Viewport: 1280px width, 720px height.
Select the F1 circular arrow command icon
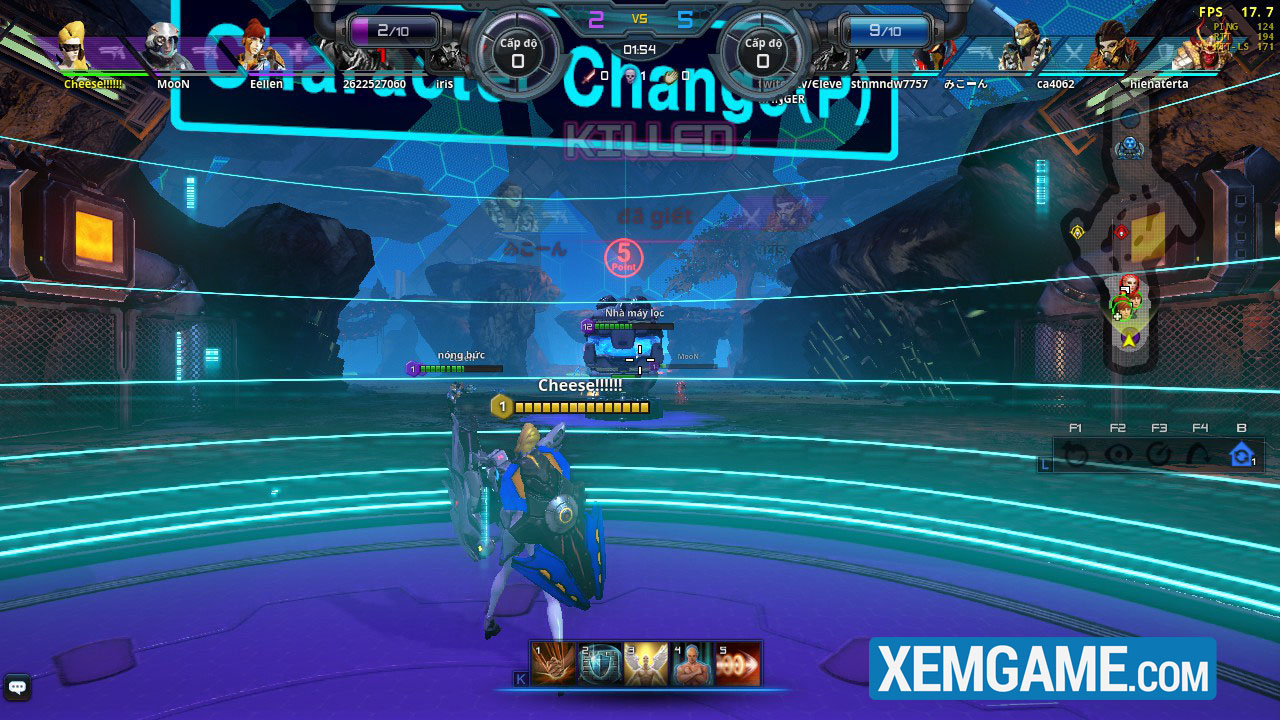tap(1076, 455)
